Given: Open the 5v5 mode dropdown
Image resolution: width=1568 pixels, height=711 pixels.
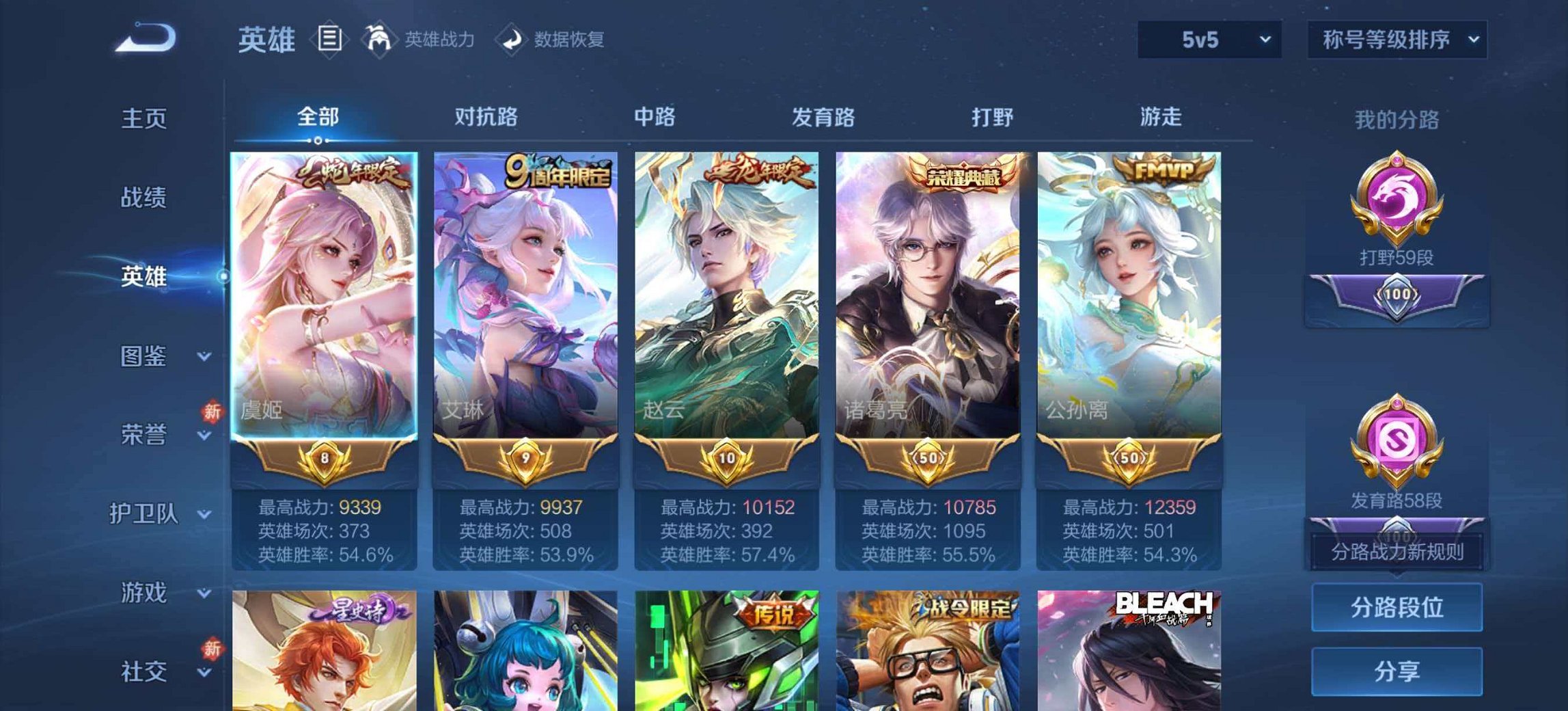Looking at the screenshot, I should 1209,40.
